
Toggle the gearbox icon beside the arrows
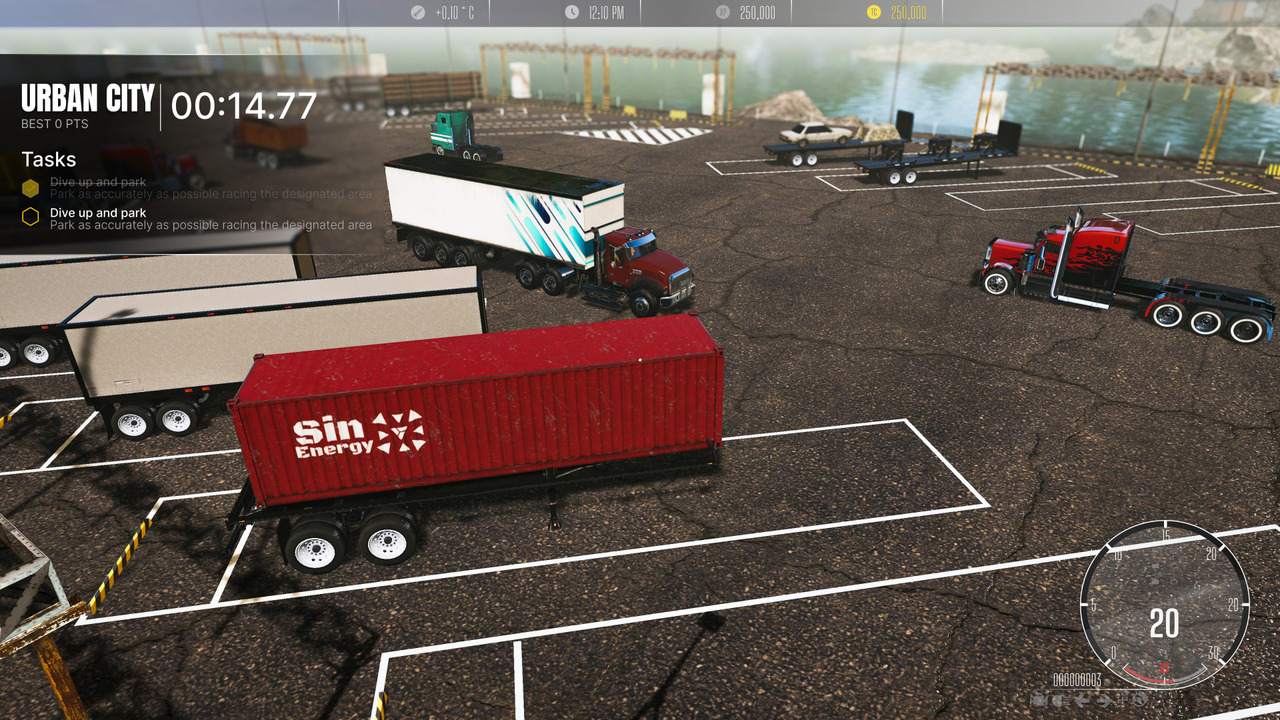(1120, 700)
